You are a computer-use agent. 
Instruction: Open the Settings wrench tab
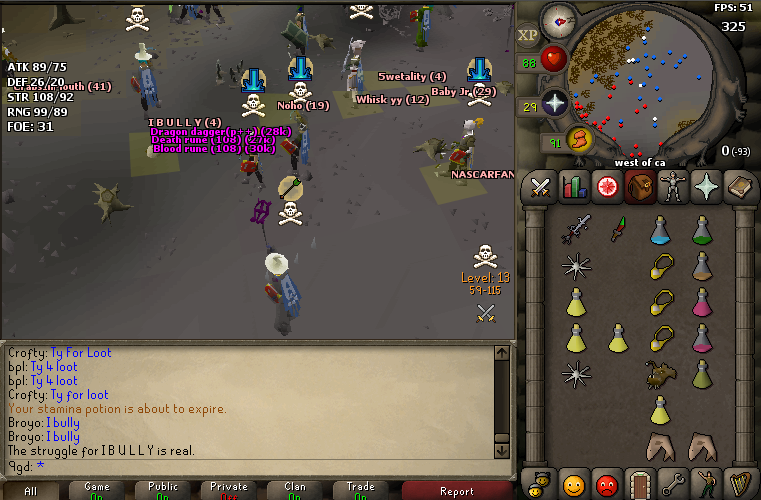pyautogui.click(x=671, y=483)
